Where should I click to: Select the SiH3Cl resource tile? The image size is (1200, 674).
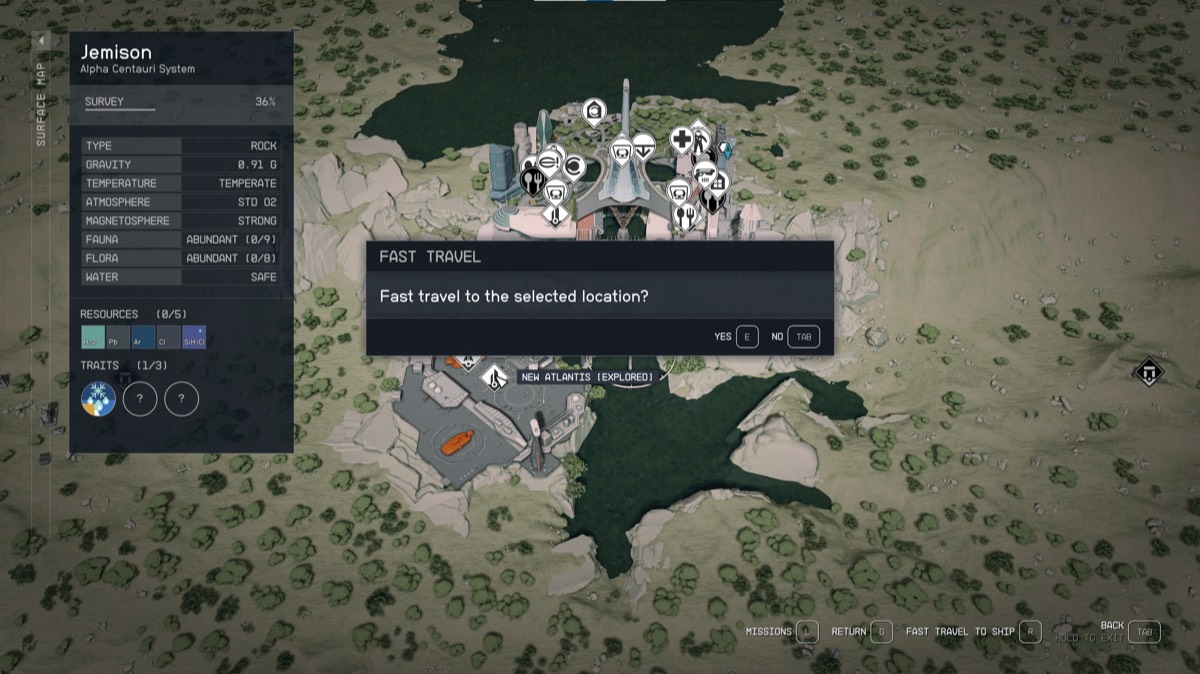click(194, 338)
